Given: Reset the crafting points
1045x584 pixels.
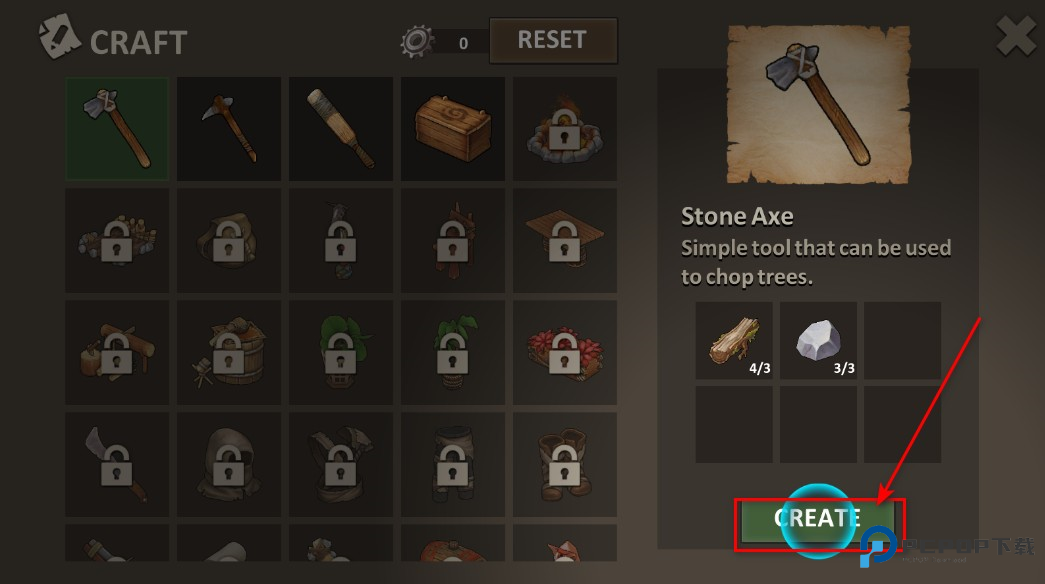Looking at the screenshot, I should pos(552,41).
